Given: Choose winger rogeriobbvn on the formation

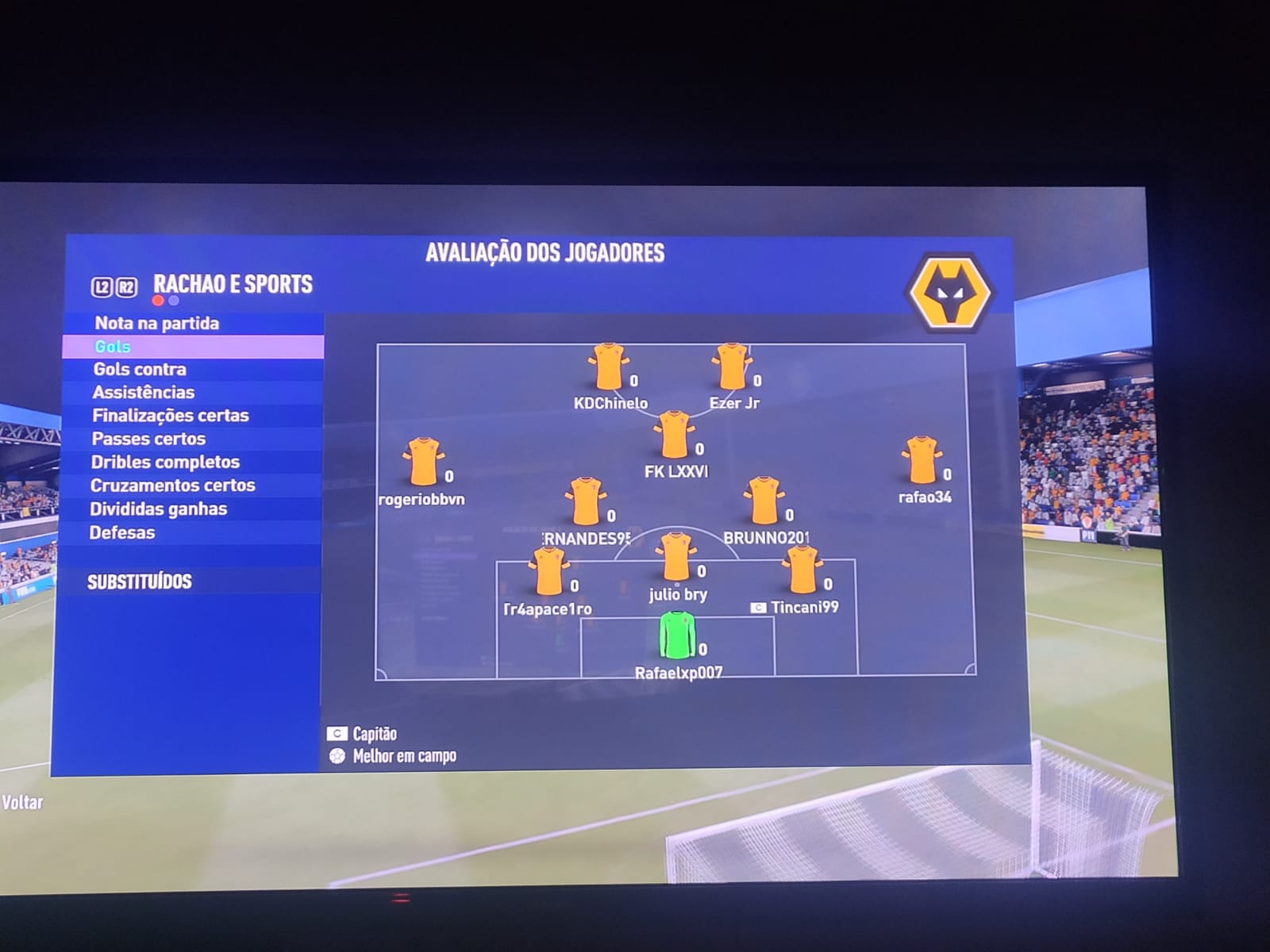Looking at the screenshot, I should tap(423, 462).
